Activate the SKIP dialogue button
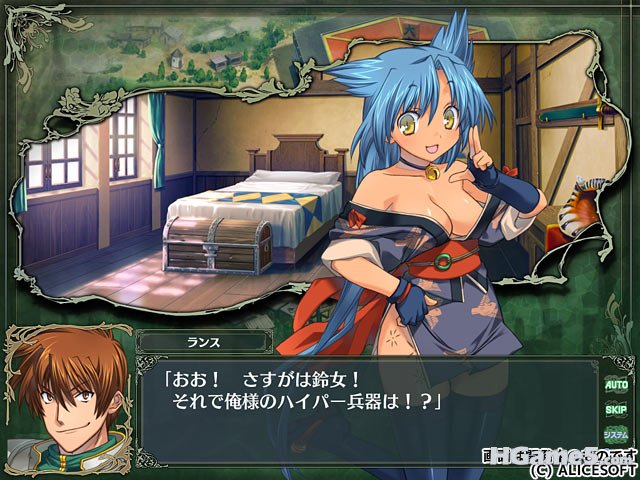The image size is (640, 480). 616,409
